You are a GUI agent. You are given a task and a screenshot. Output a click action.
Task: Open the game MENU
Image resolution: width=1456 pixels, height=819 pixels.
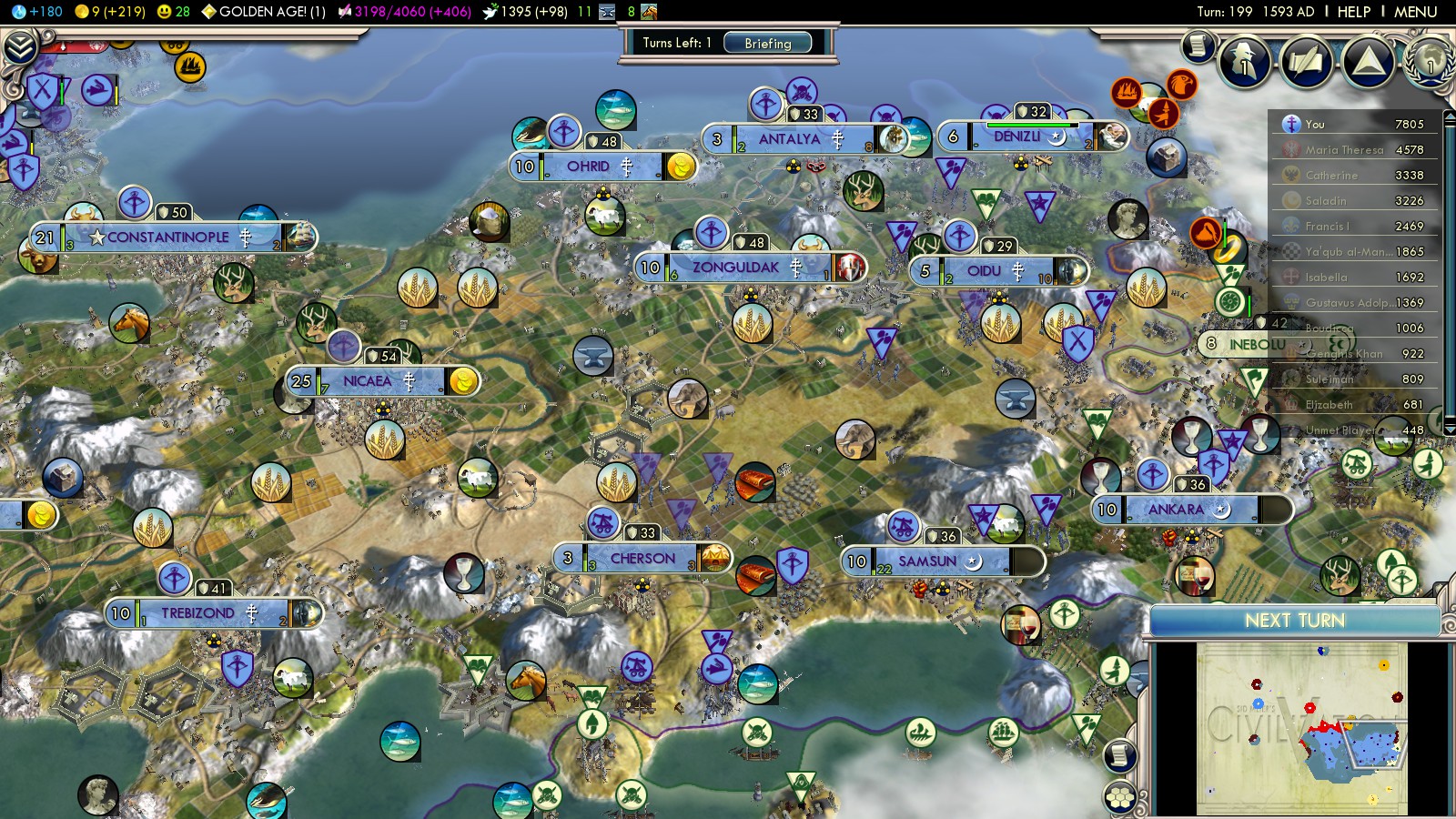click(1415, 12)
